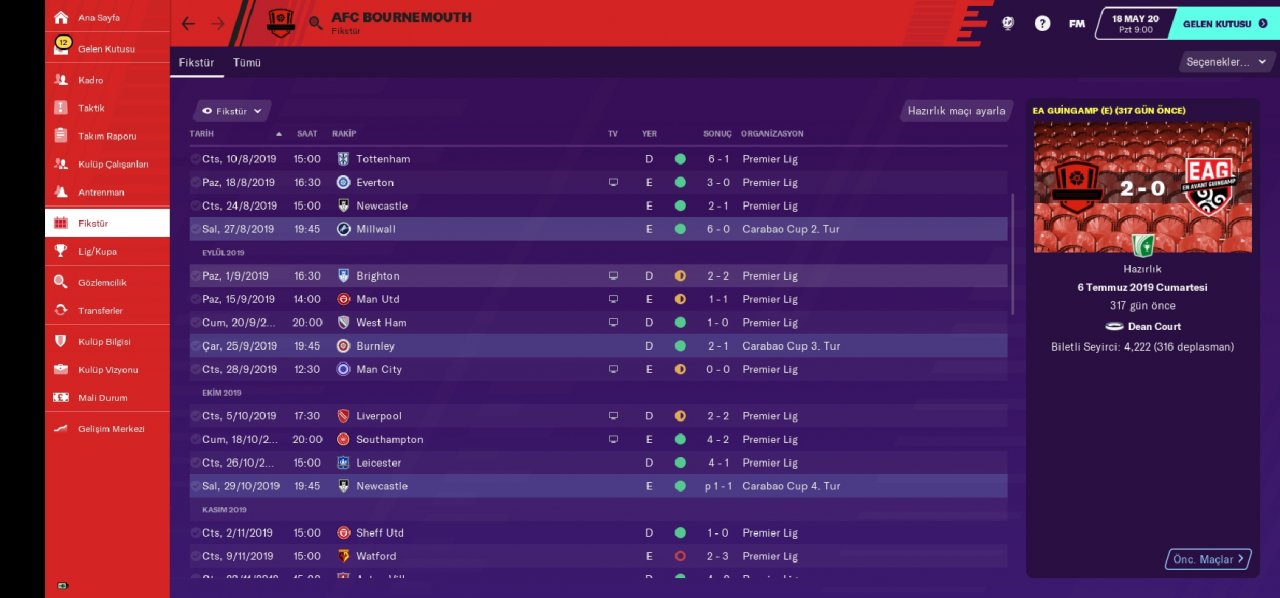Open the Lig/Kupa menu entry
The image size is (1280, 598).
[x=97, y=251]
